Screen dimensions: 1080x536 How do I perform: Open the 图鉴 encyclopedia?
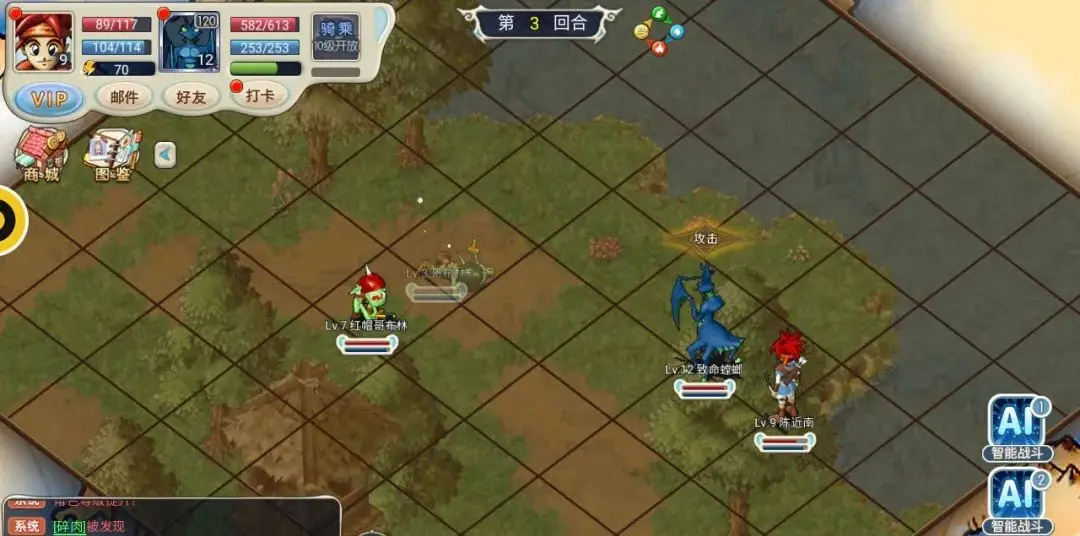112,157
